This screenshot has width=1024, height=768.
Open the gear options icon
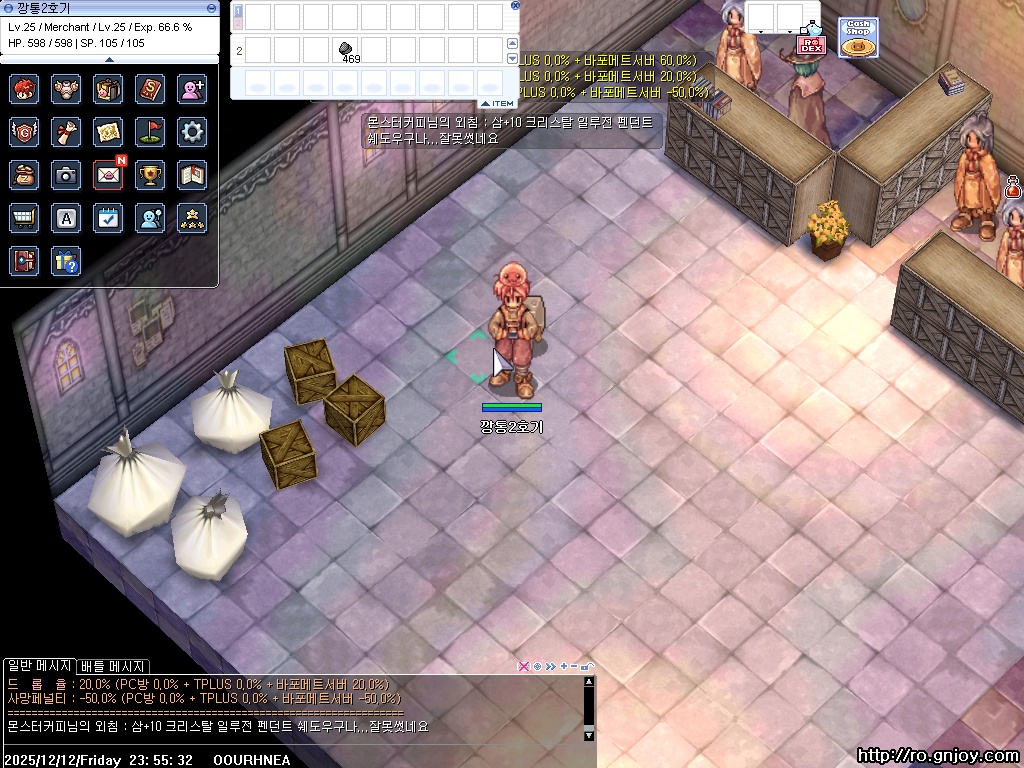192,131
